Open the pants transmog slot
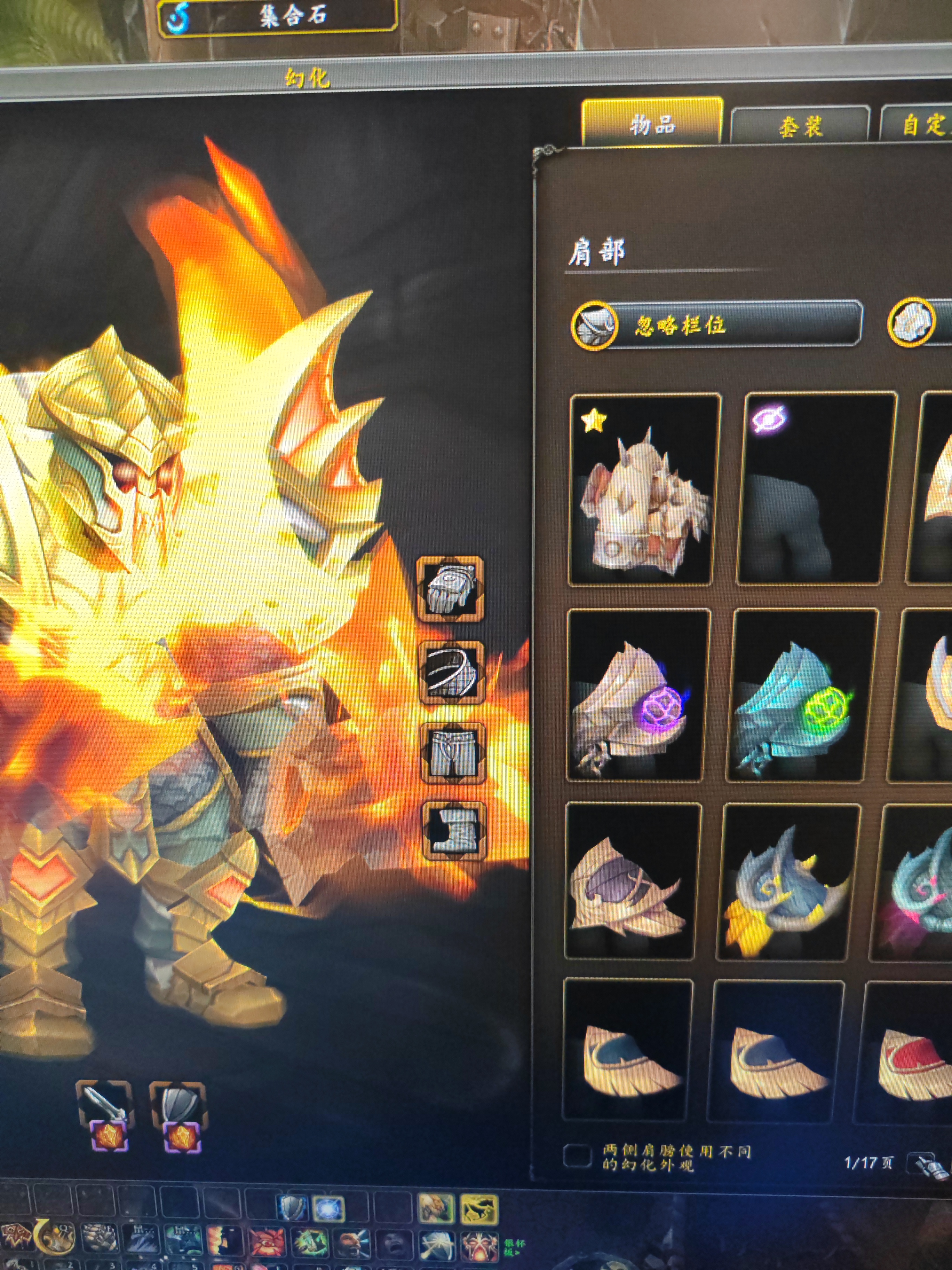Viewport: 952px width, 1270px height. pos(453,753)
